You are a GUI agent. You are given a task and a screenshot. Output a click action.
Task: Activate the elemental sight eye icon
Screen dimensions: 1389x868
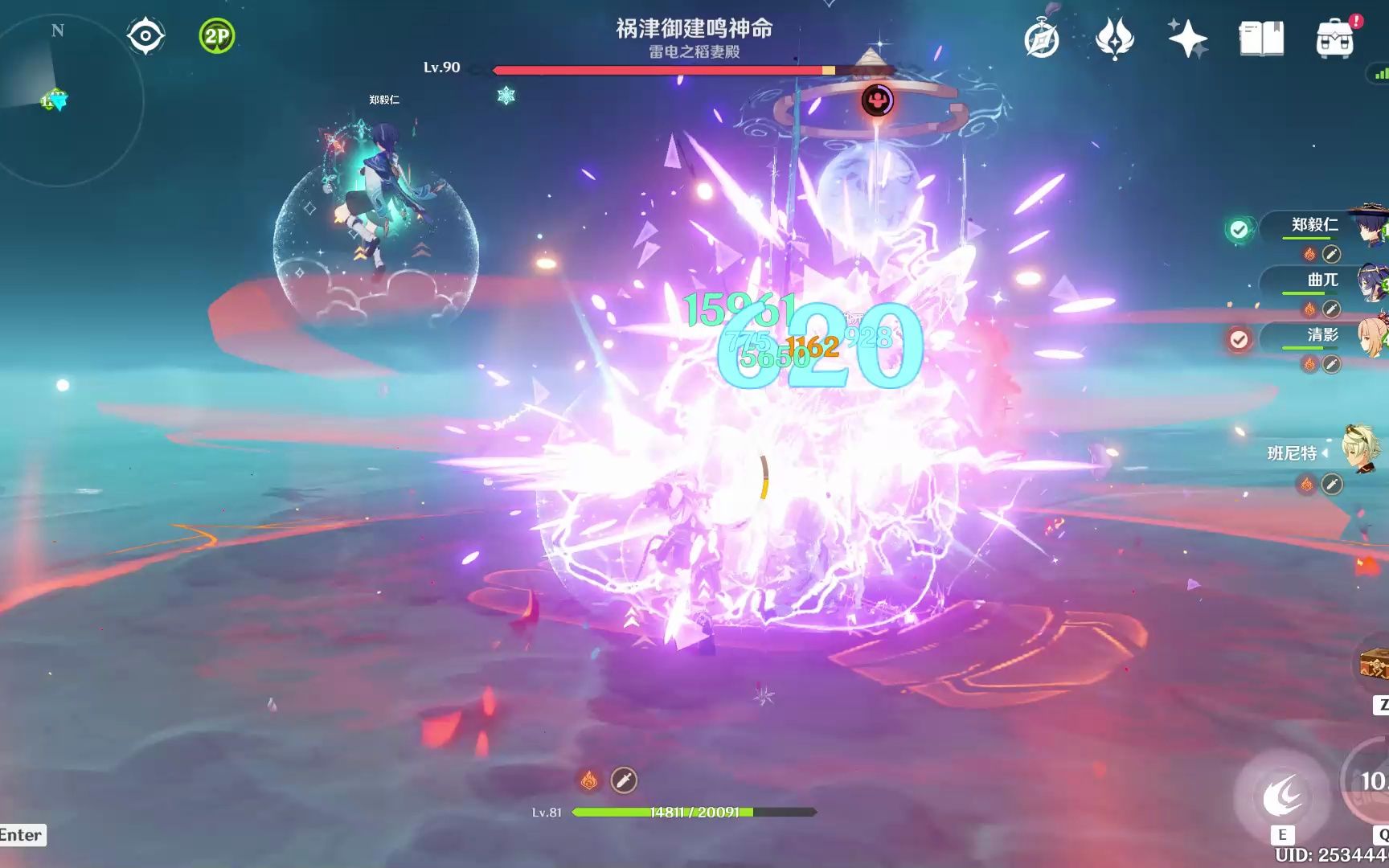click(145, 35)
